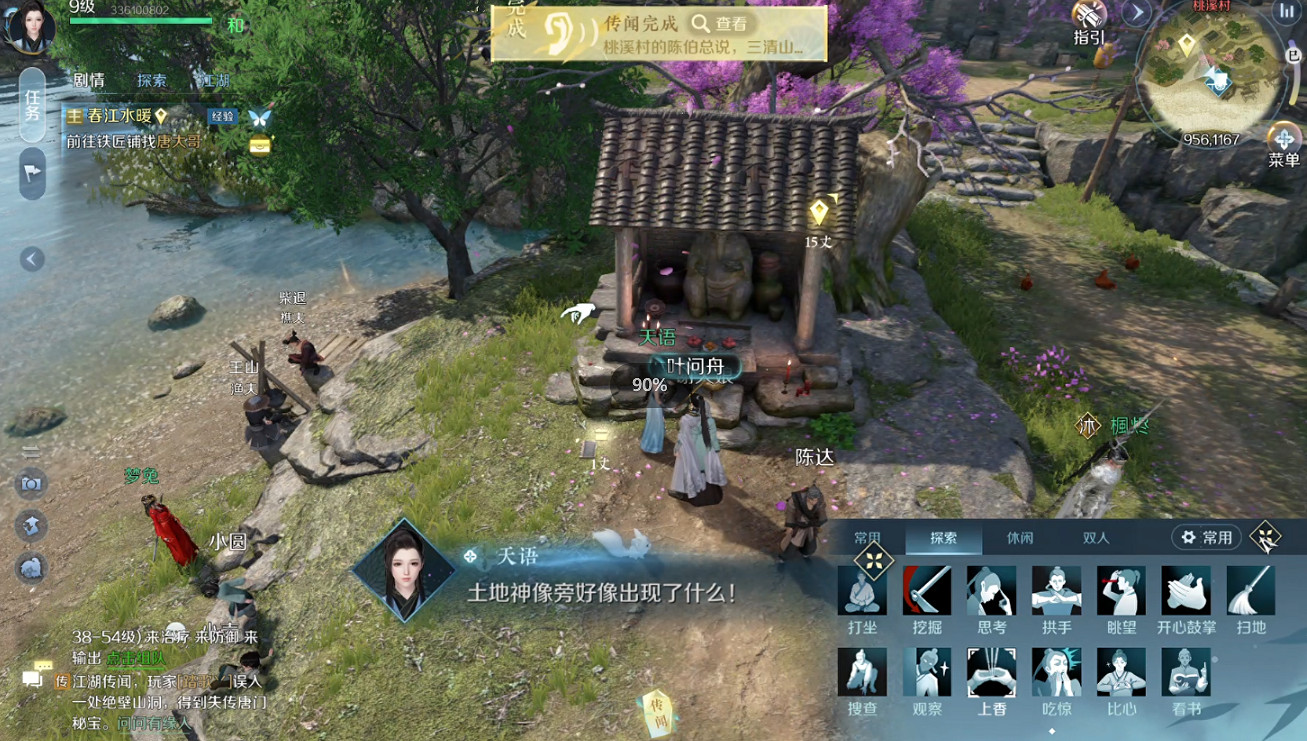Image resolution: width=1307 pixels, height=741 pixels.
Task: Pick the 看书 (read book) emote
Action: coord(1184,671)
